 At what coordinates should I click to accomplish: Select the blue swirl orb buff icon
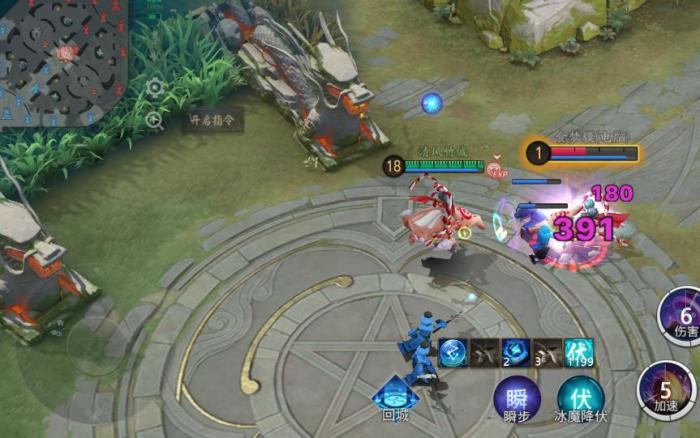point(452,352)
